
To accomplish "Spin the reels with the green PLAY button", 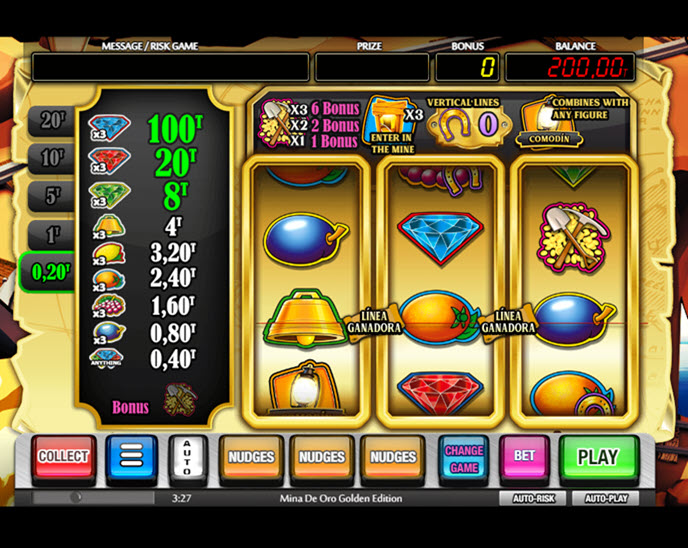I will (x=597, y=457).
